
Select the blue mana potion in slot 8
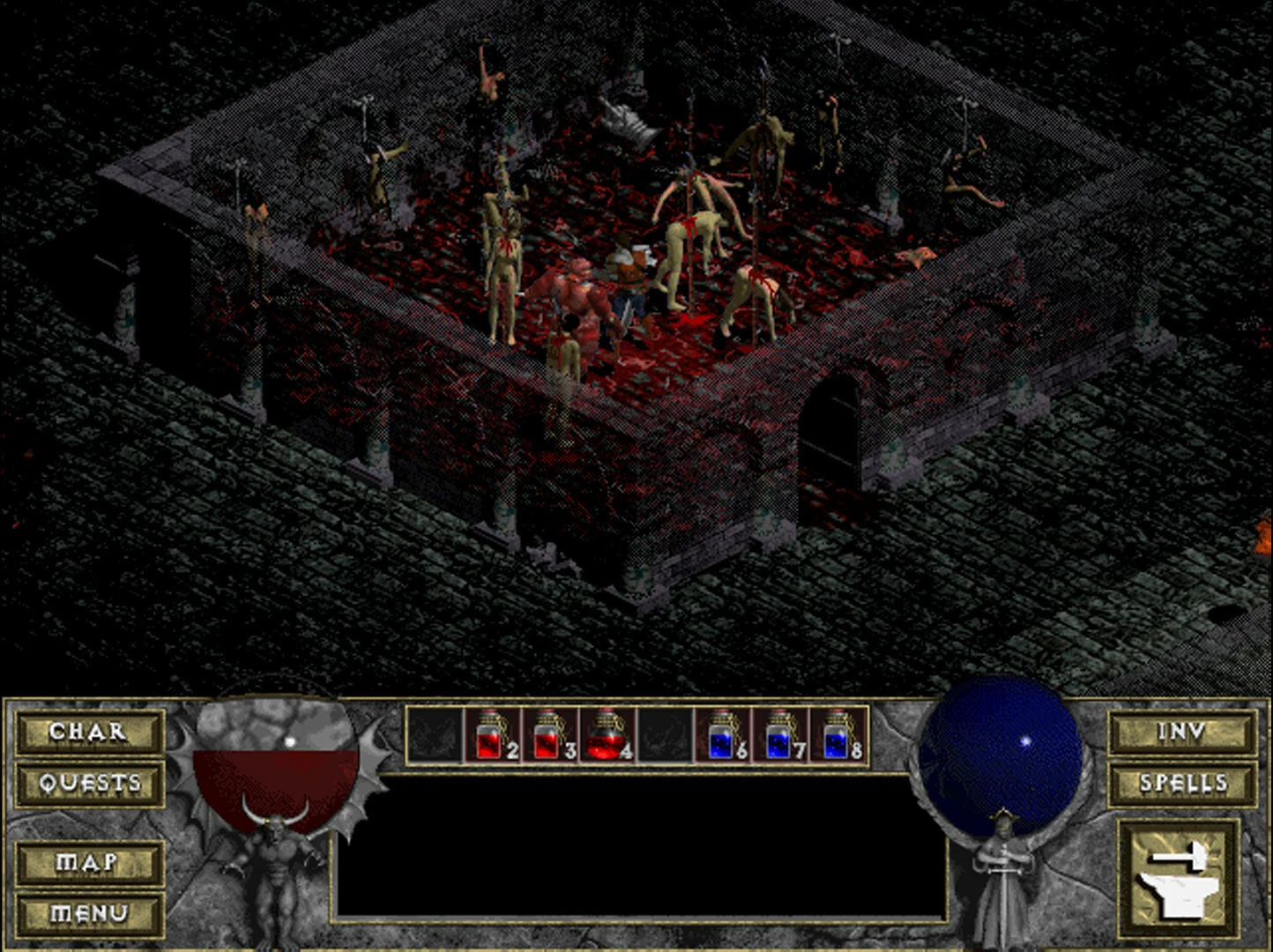tap(837, 735)
